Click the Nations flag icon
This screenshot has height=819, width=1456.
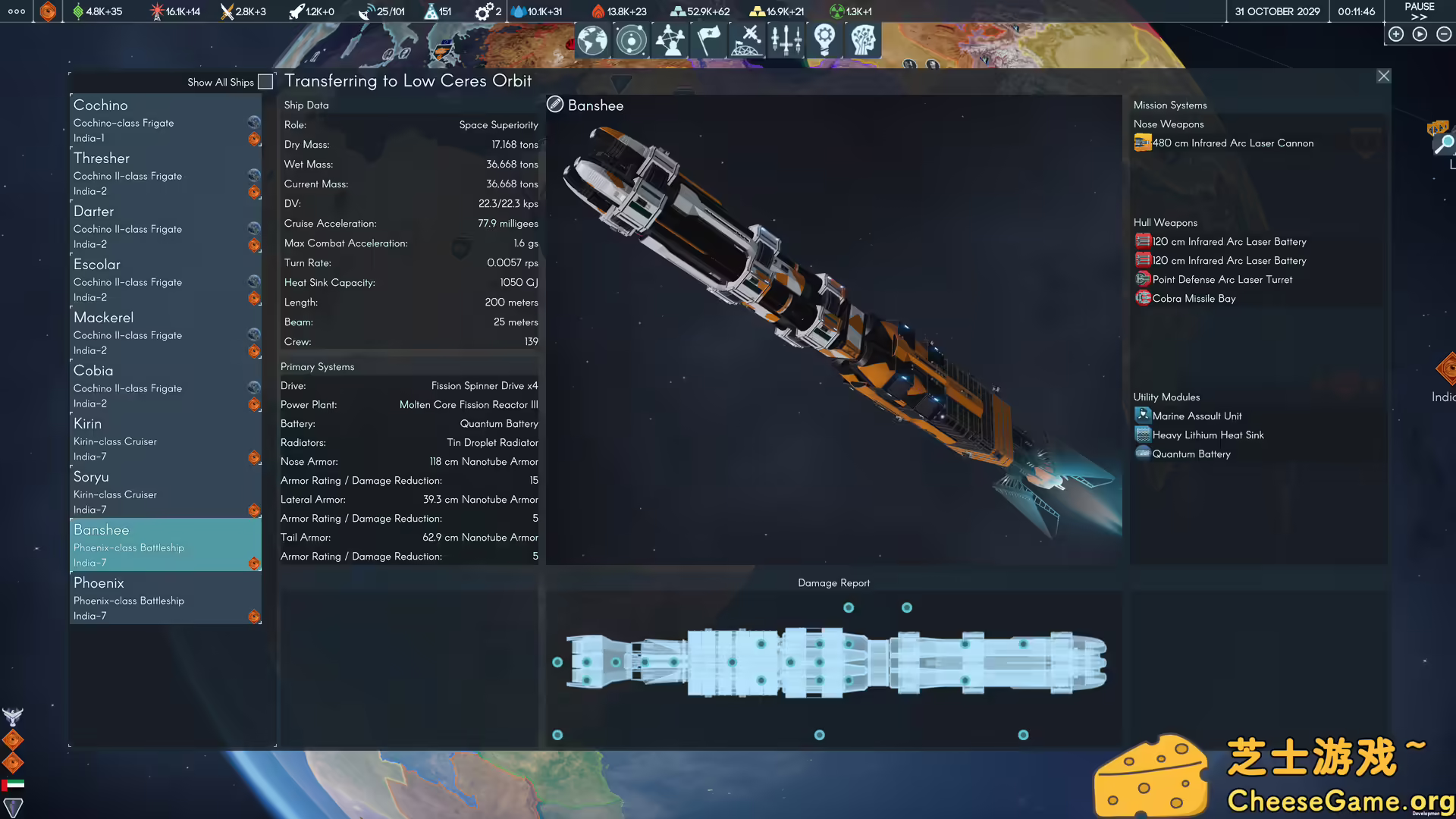click(x=709, y=40)
